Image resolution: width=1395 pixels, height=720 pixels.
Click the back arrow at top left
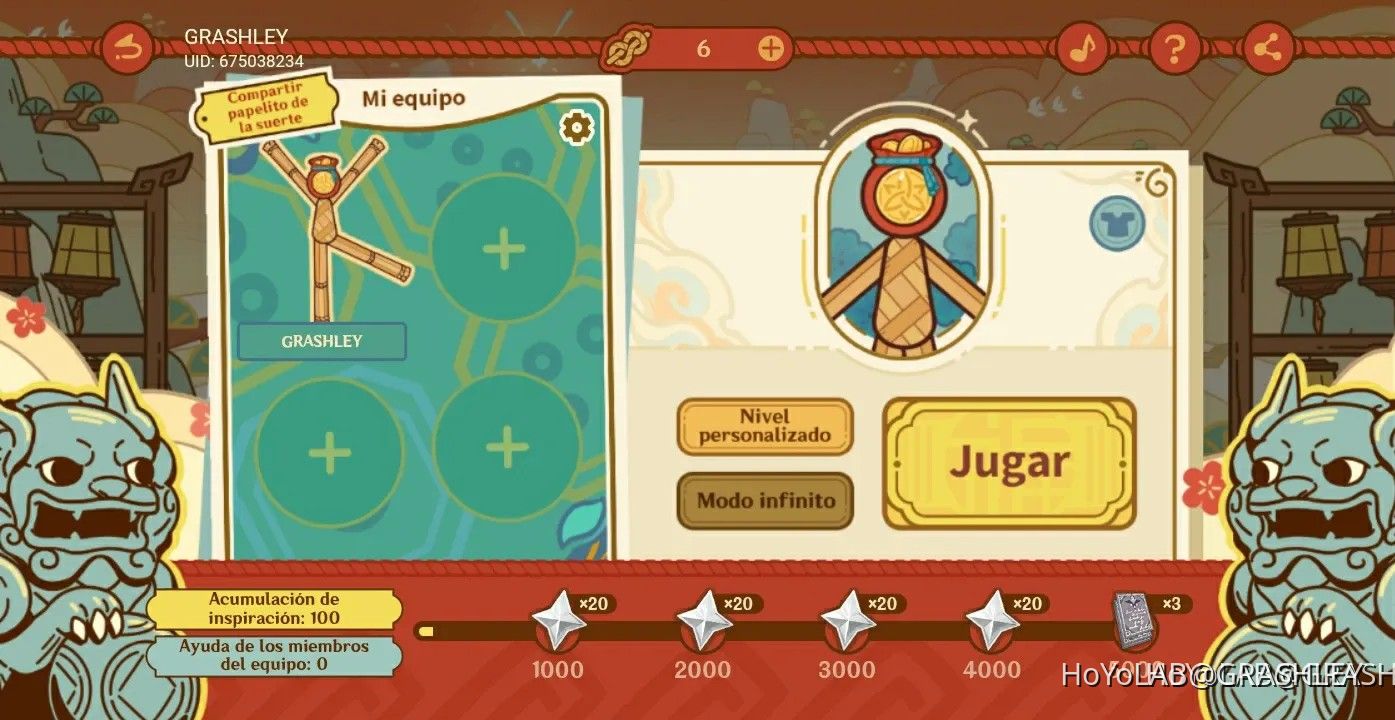[x=127, y=45]
